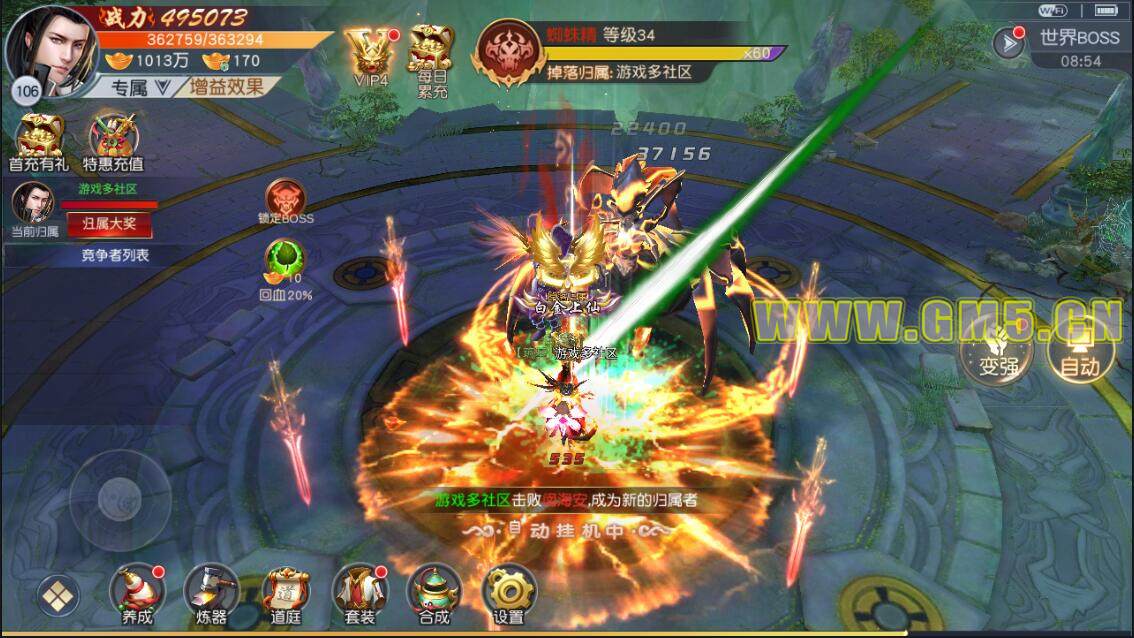Show the 竞争者列表 competitor list
This screenshot has width=1134, height=638.
click(115, 255)
